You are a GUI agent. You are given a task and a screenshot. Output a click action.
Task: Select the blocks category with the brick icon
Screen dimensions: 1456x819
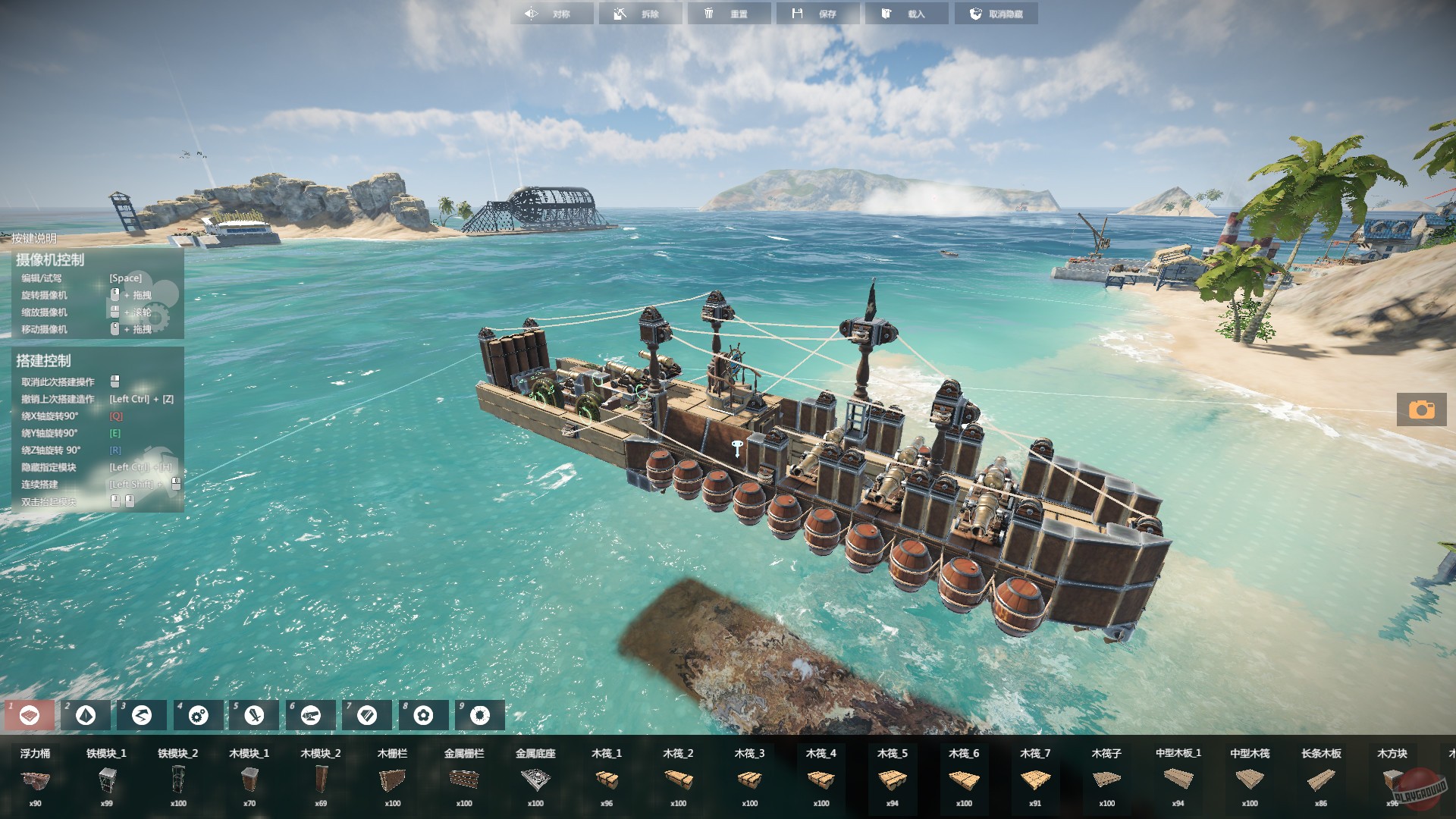30,714
